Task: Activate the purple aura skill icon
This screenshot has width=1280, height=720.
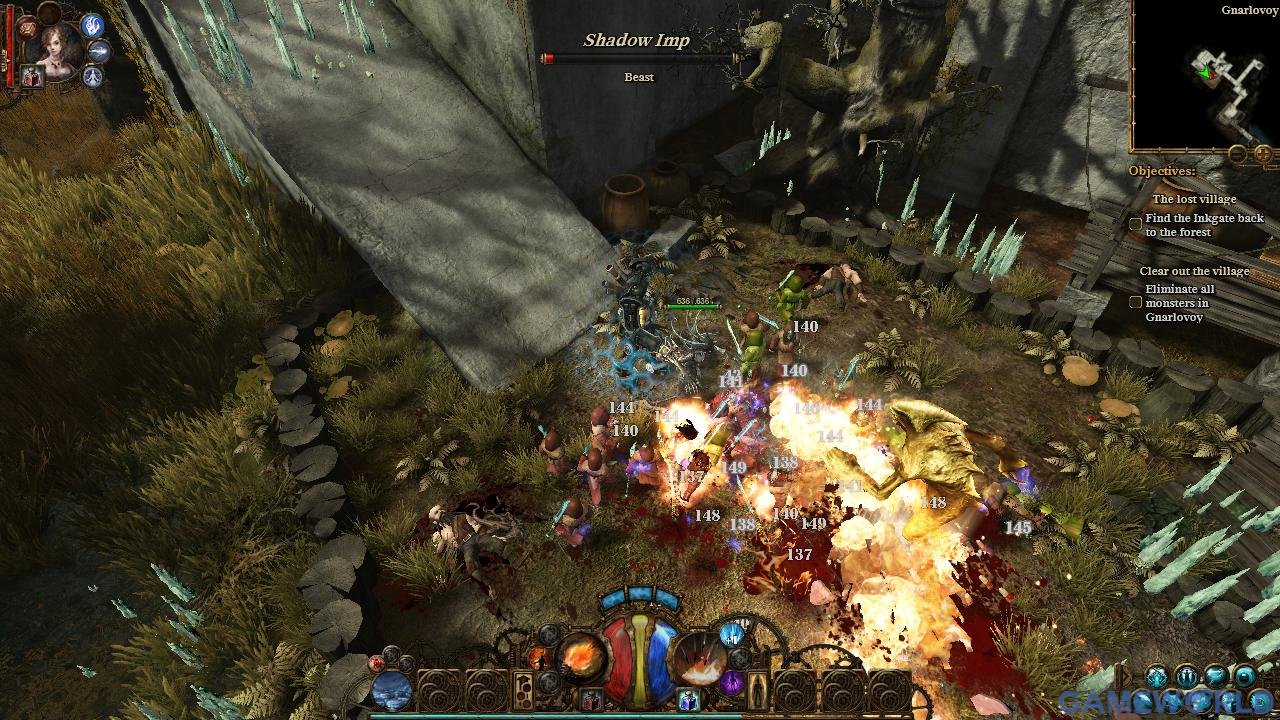Action: [732, 684]
